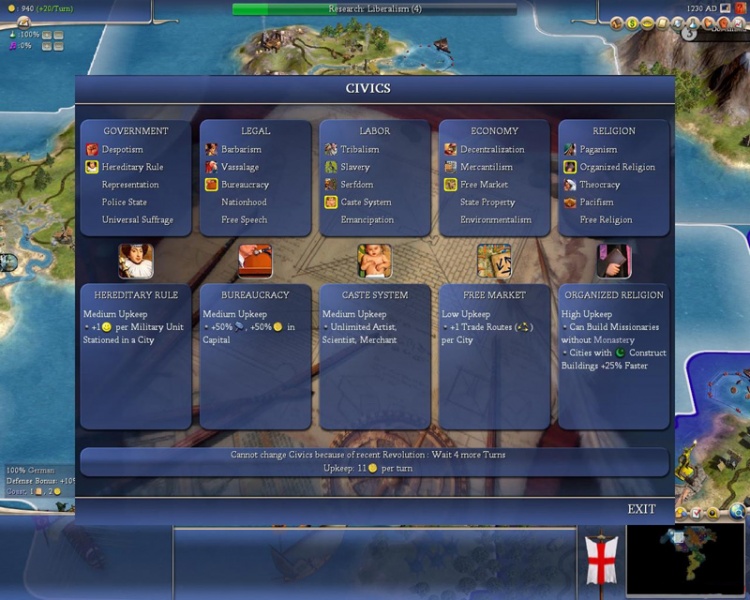The image size is (750, 600).
Task: Pick Vassalage legal civic
Action: click(x=240, y=167)
